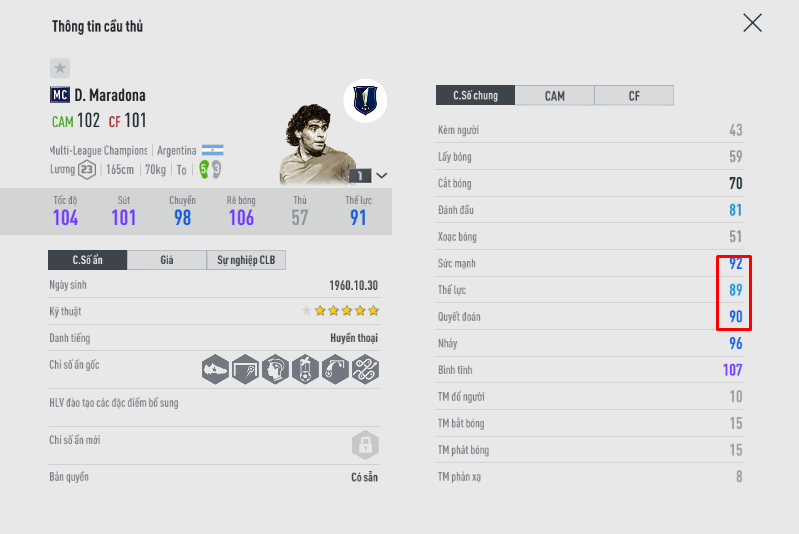Open the Sự nghiệp CLB tab
Viewport: 799px width, 534px height.
tap(246, 260)
